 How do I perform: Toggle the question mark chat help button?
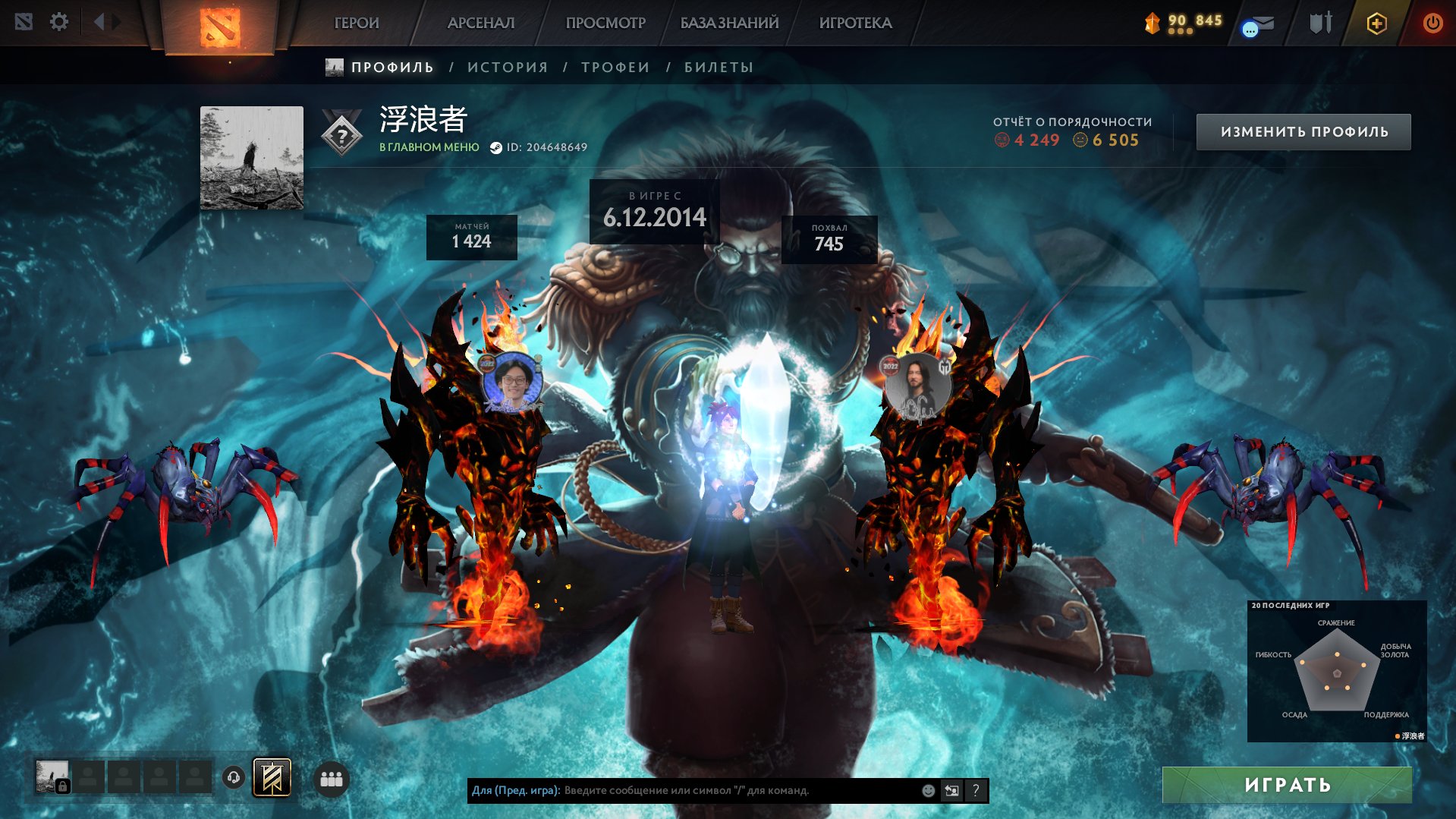pyautogui.click(x=976, y=791)
